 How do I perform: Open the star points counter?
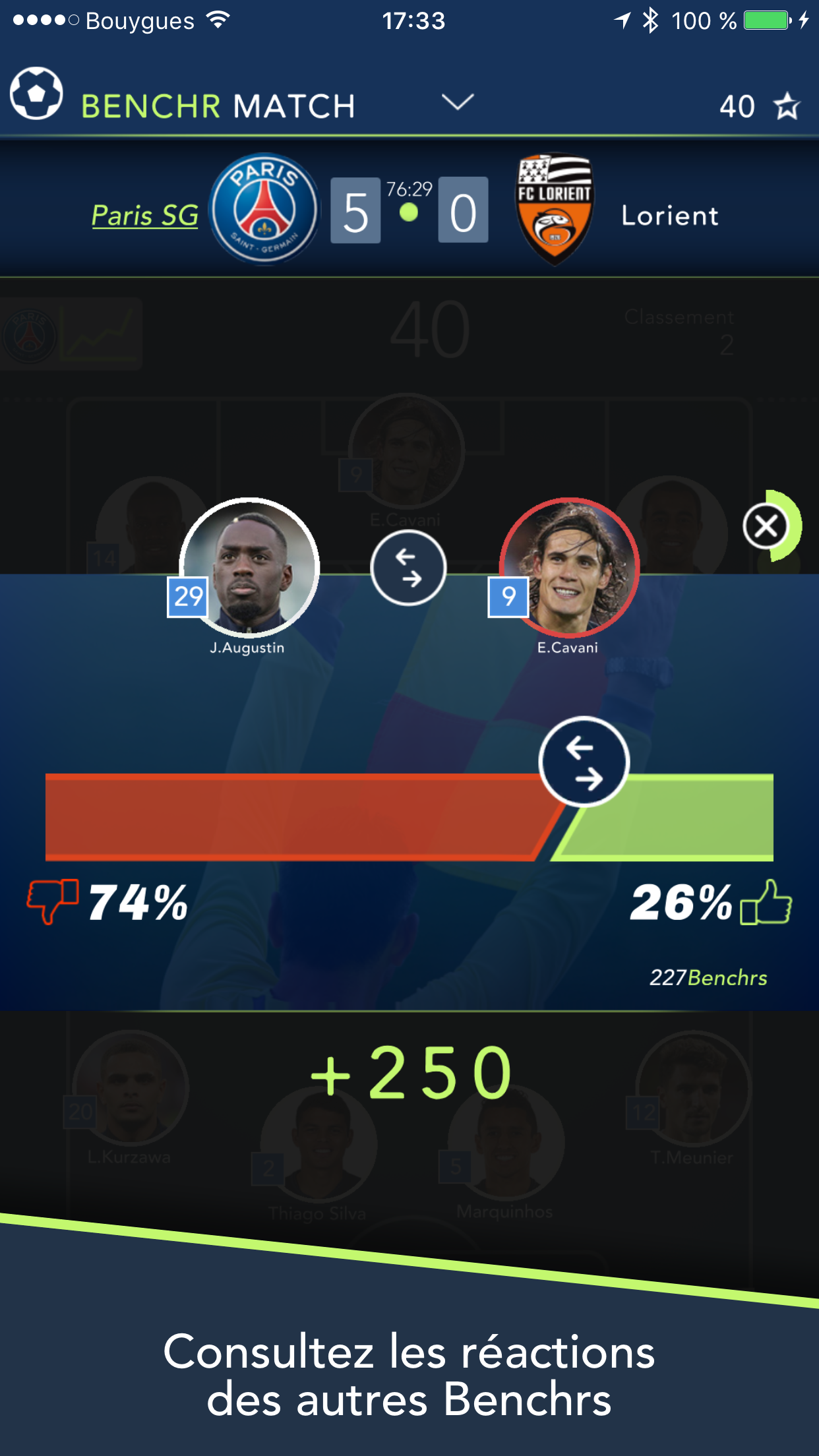(759, 106)
